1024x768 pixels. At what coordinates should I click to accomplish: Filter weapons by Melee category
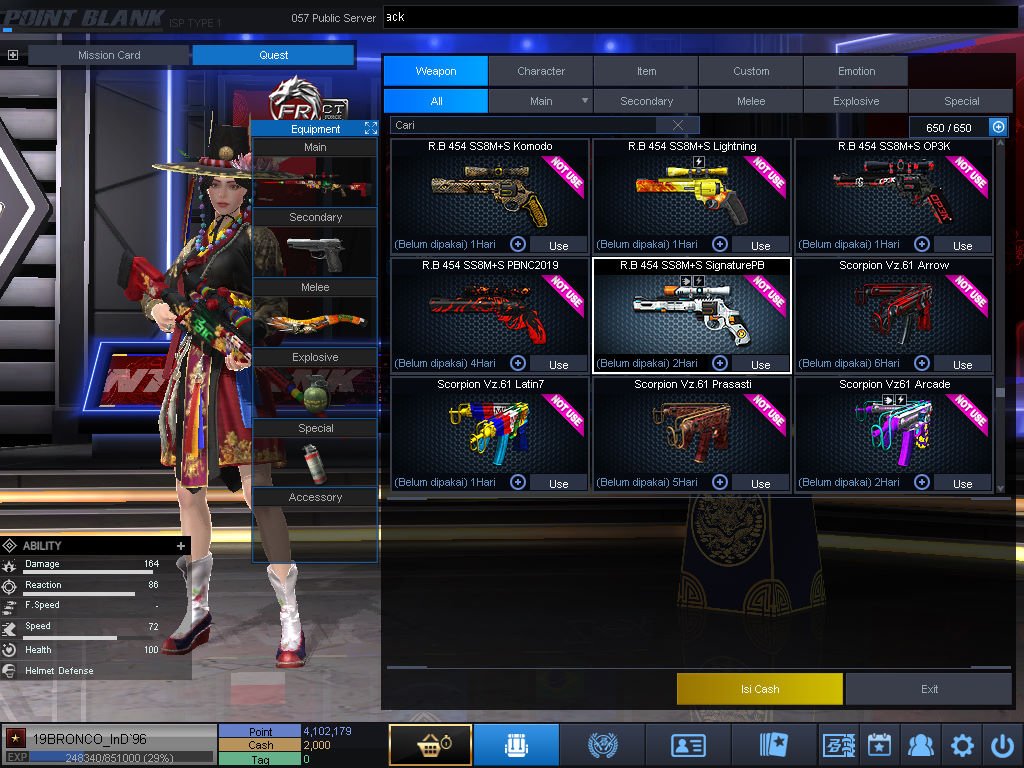coord(751,101)
